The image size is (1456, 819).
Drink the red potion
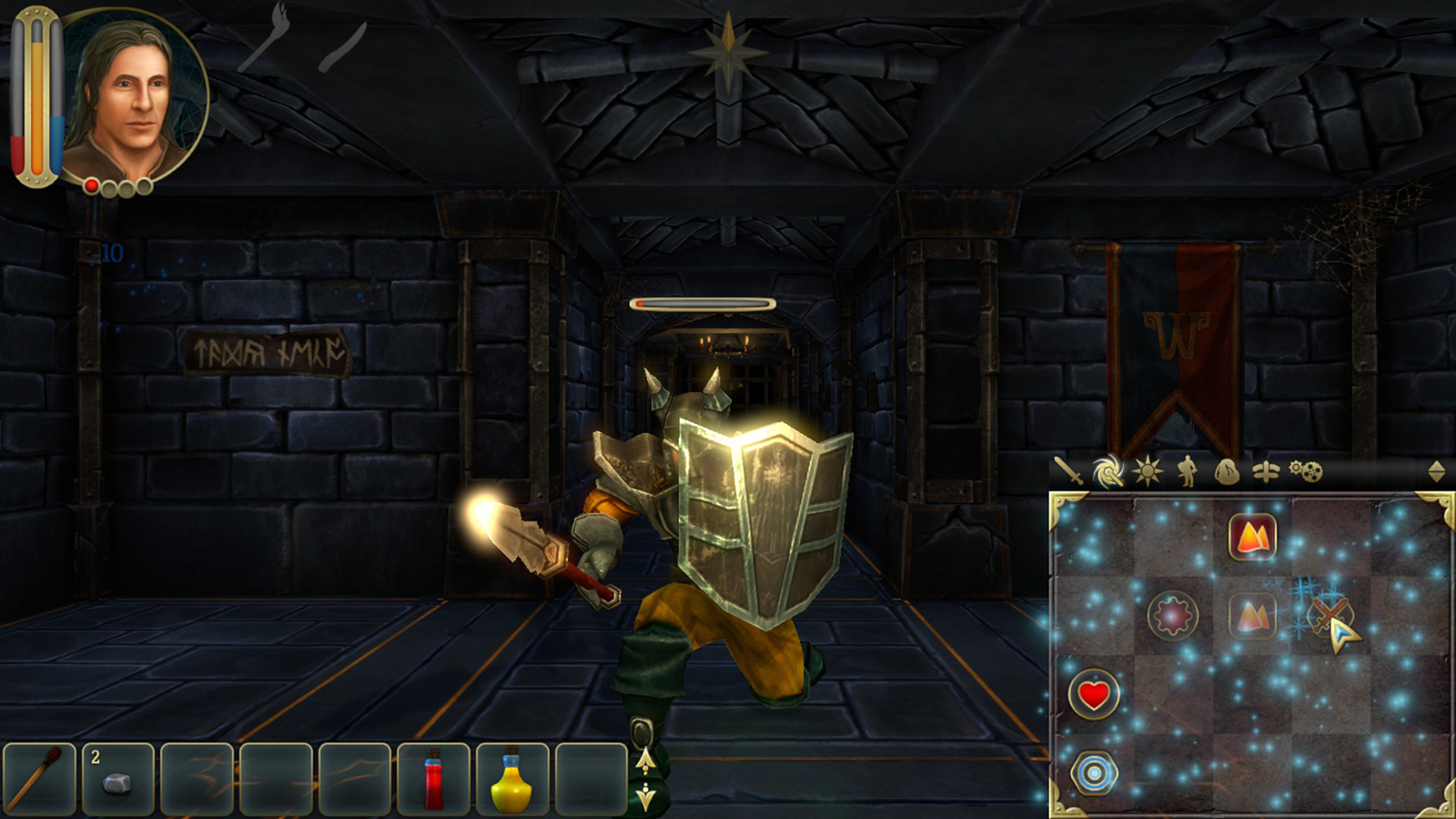coord(434,779)
